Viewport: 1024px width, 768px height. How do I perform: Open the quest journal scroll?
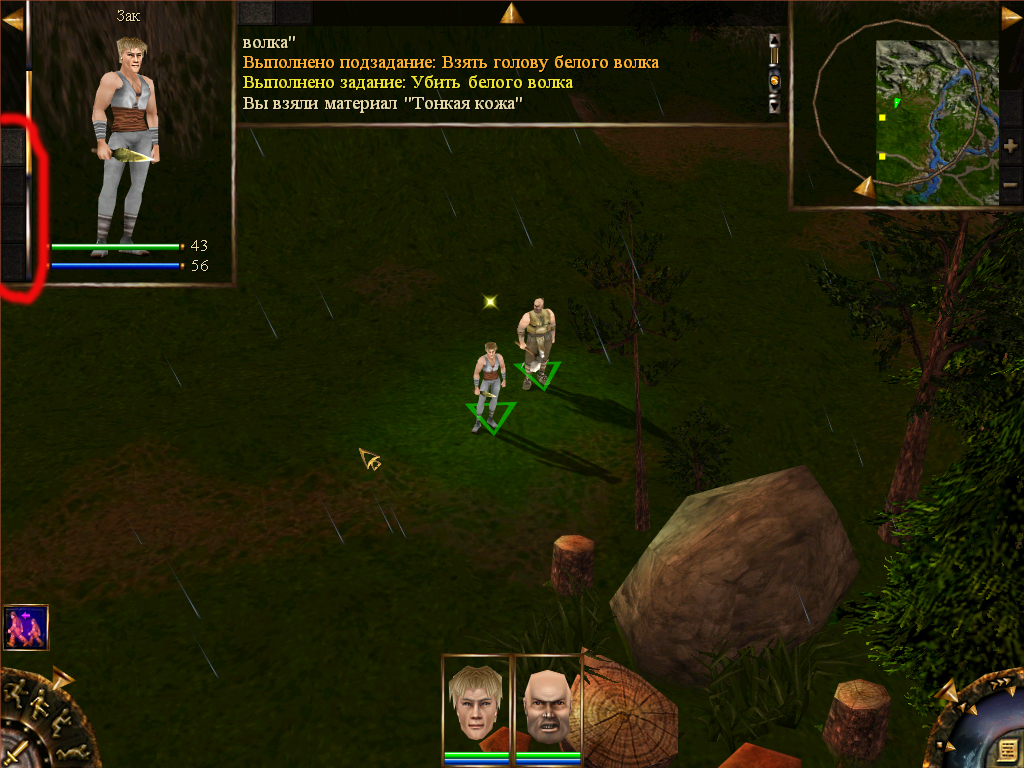[1006, 750]
